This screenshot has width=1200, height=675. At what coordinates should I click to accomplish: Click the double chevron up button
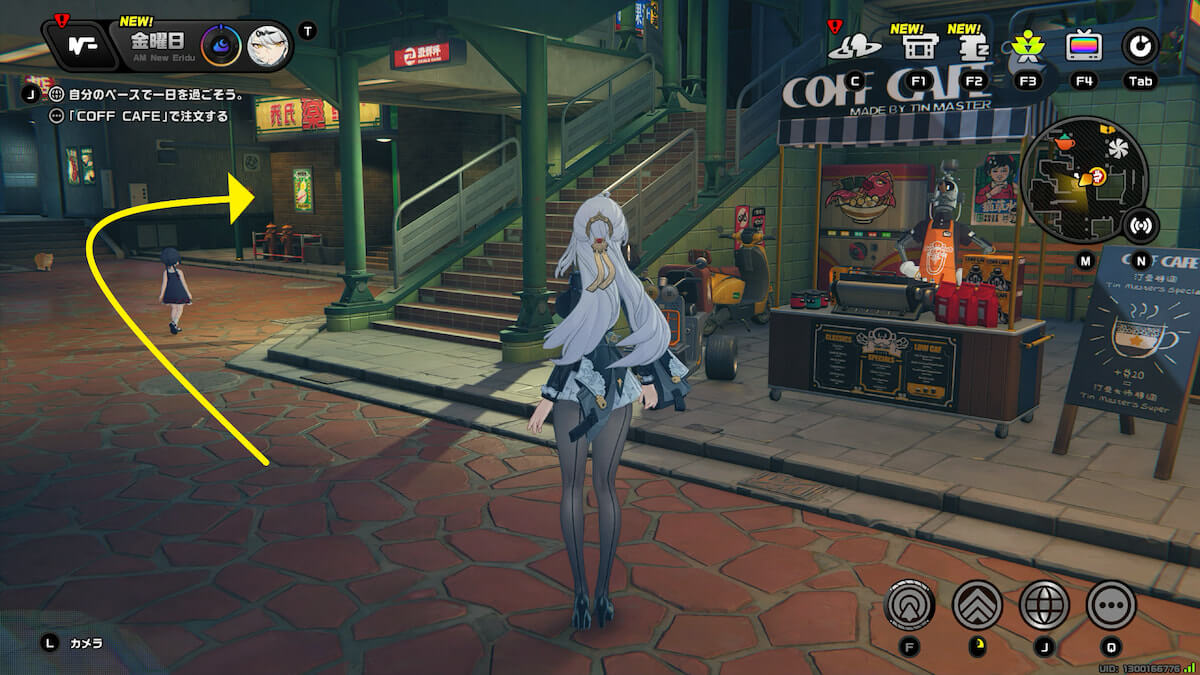point(977,604)
